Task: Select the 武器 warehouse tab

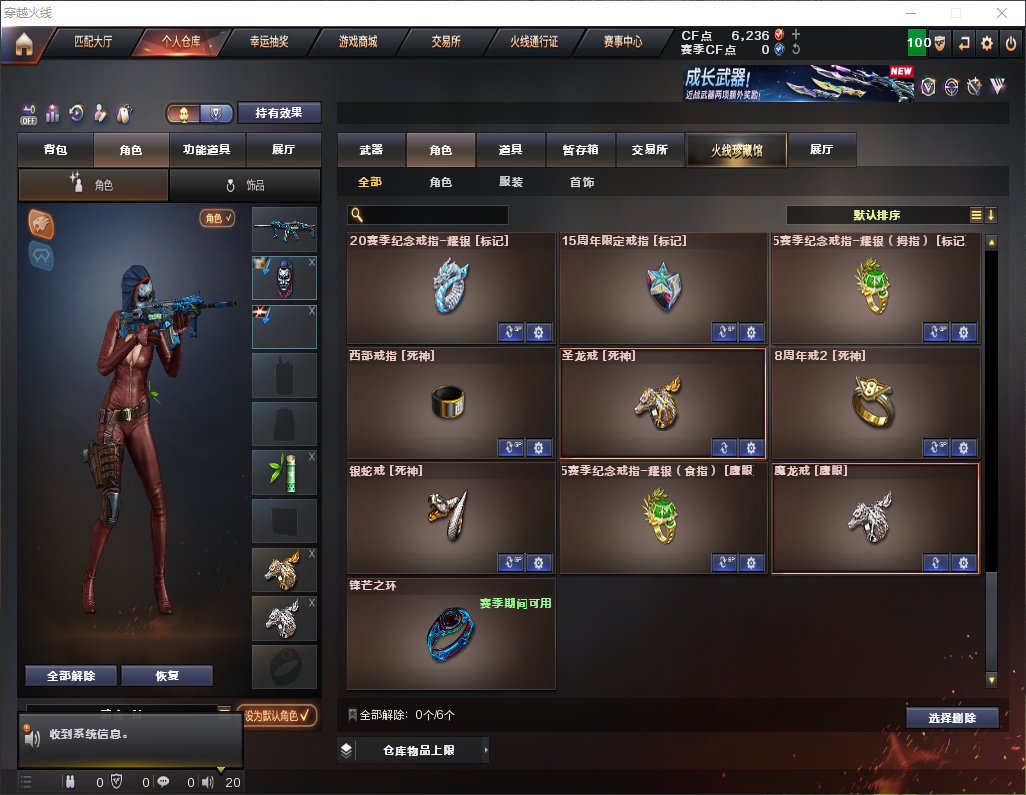Action: (x=371, y=150)
